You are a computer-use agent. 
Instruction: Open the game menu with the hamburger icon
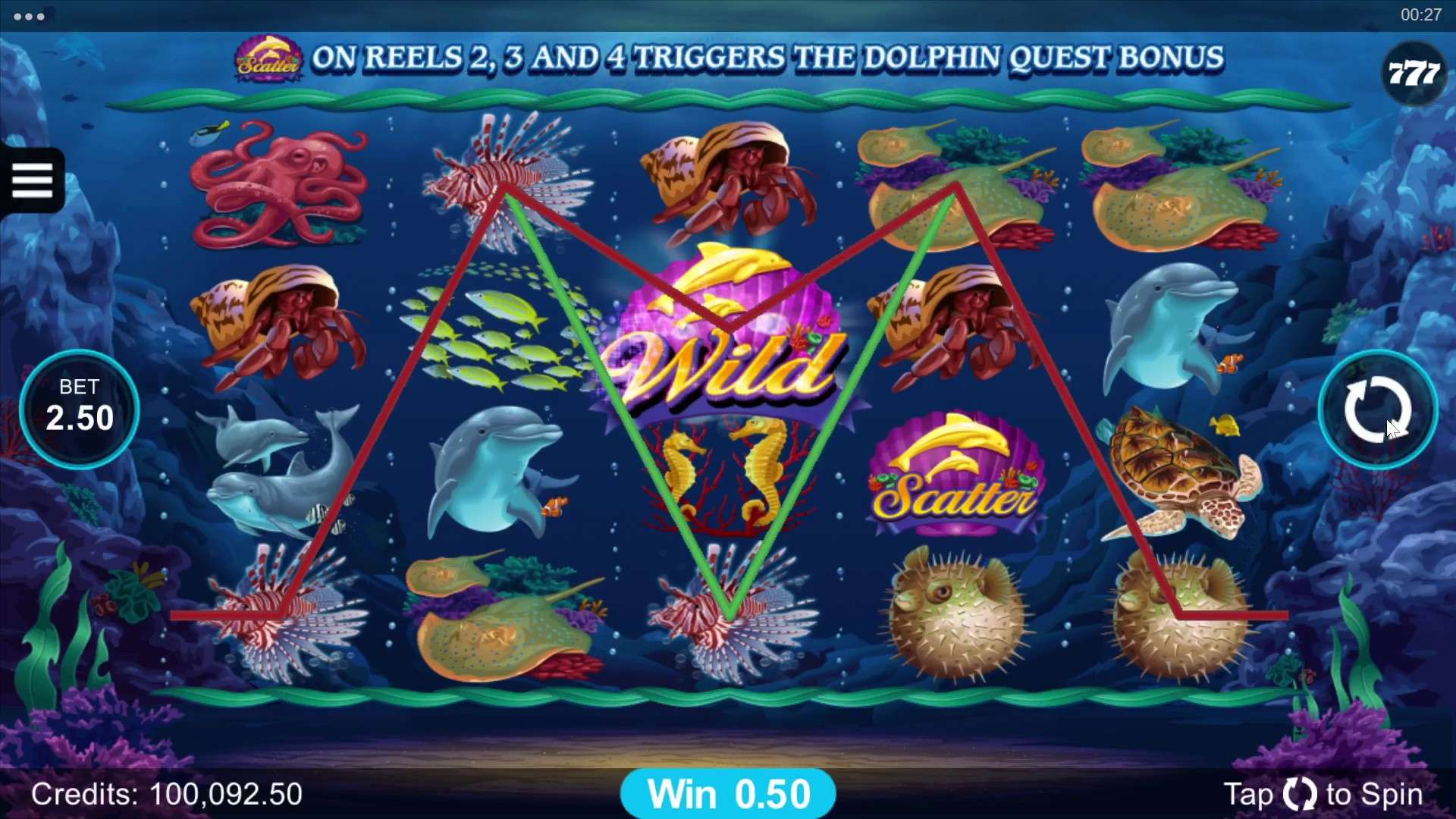(x=32, y=180)
